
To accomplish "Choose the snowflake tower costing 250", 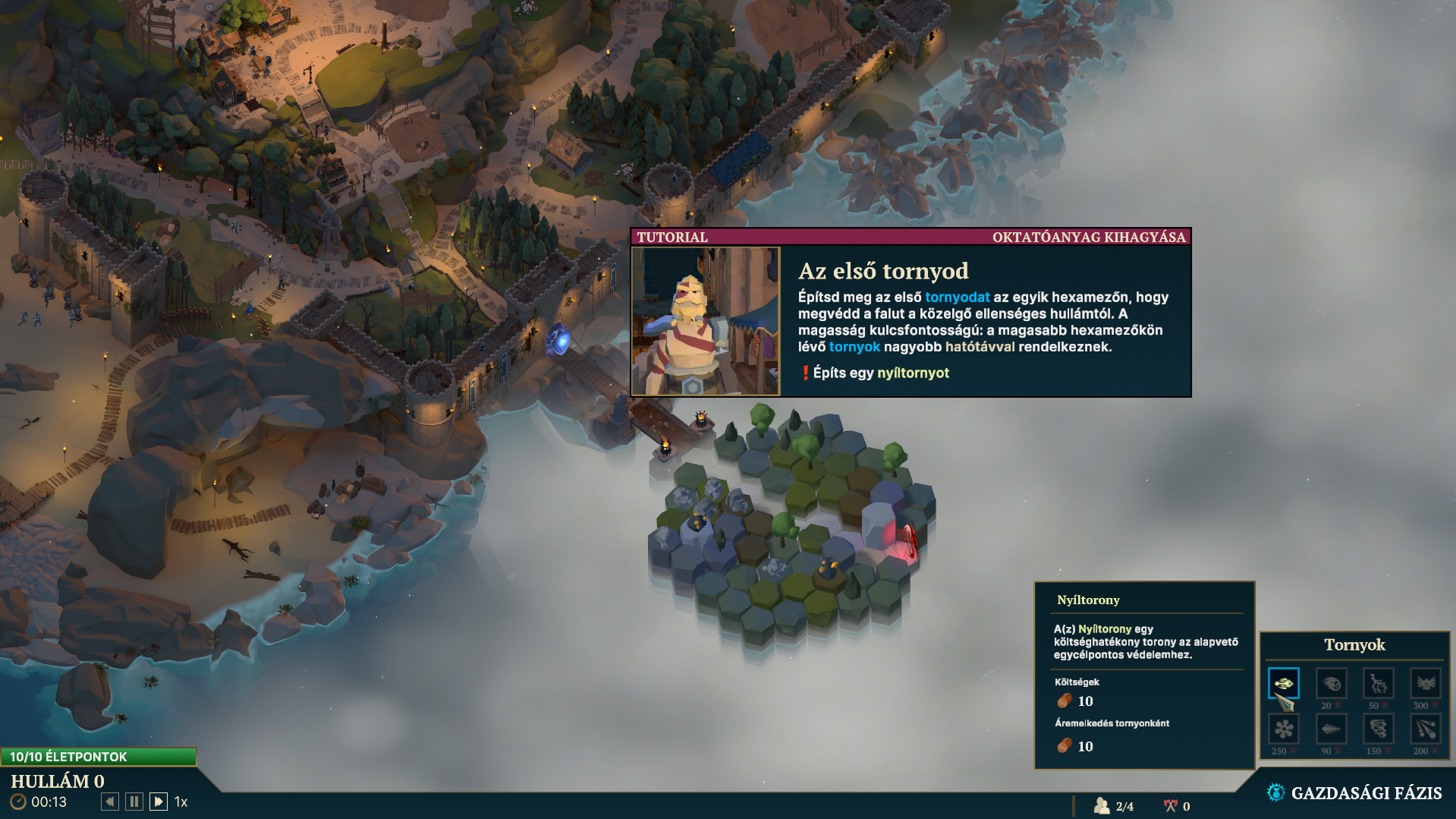I will 1284,729.
